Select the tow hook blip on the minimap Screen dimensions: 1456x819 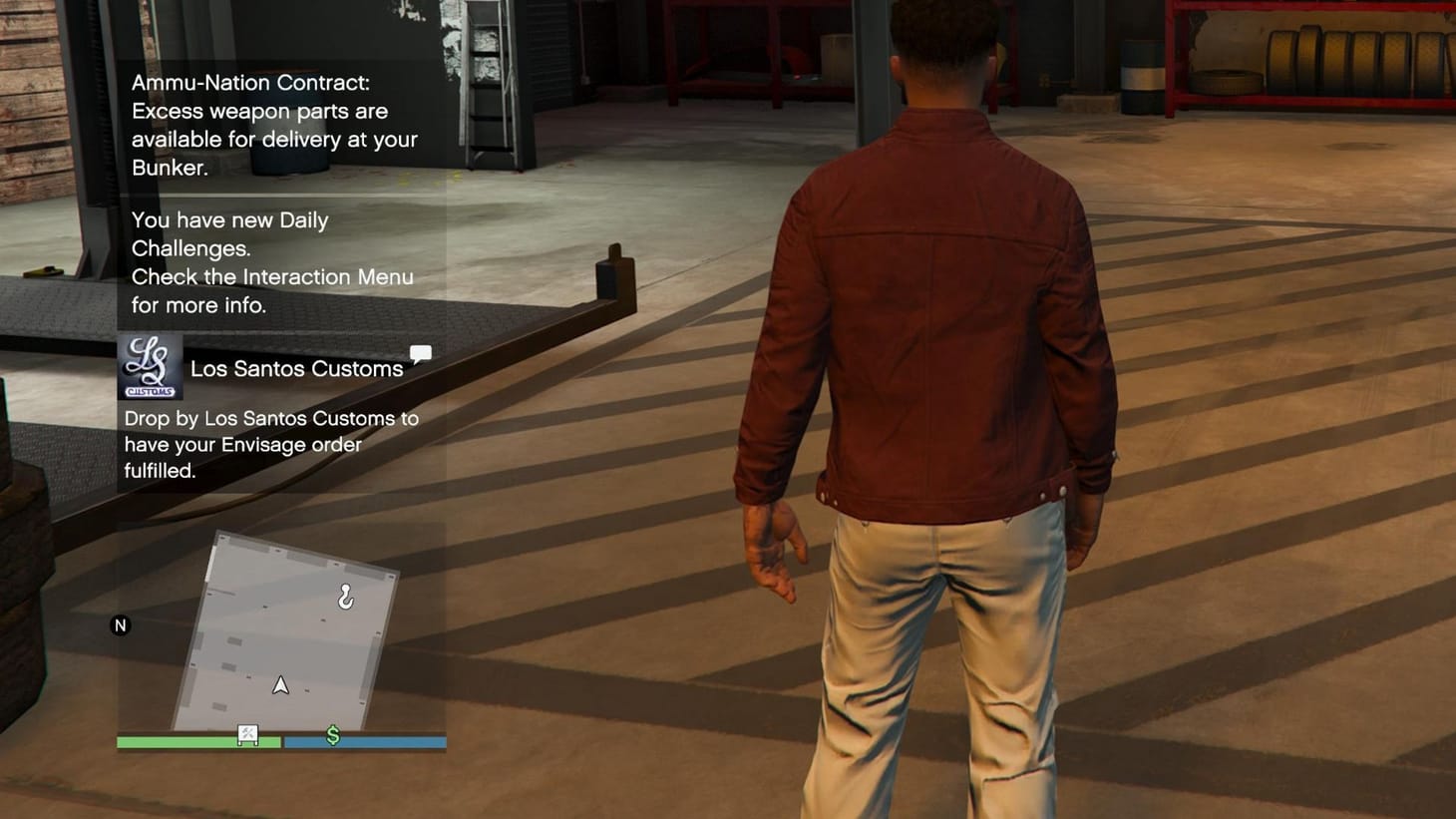[x=345, y=597]
